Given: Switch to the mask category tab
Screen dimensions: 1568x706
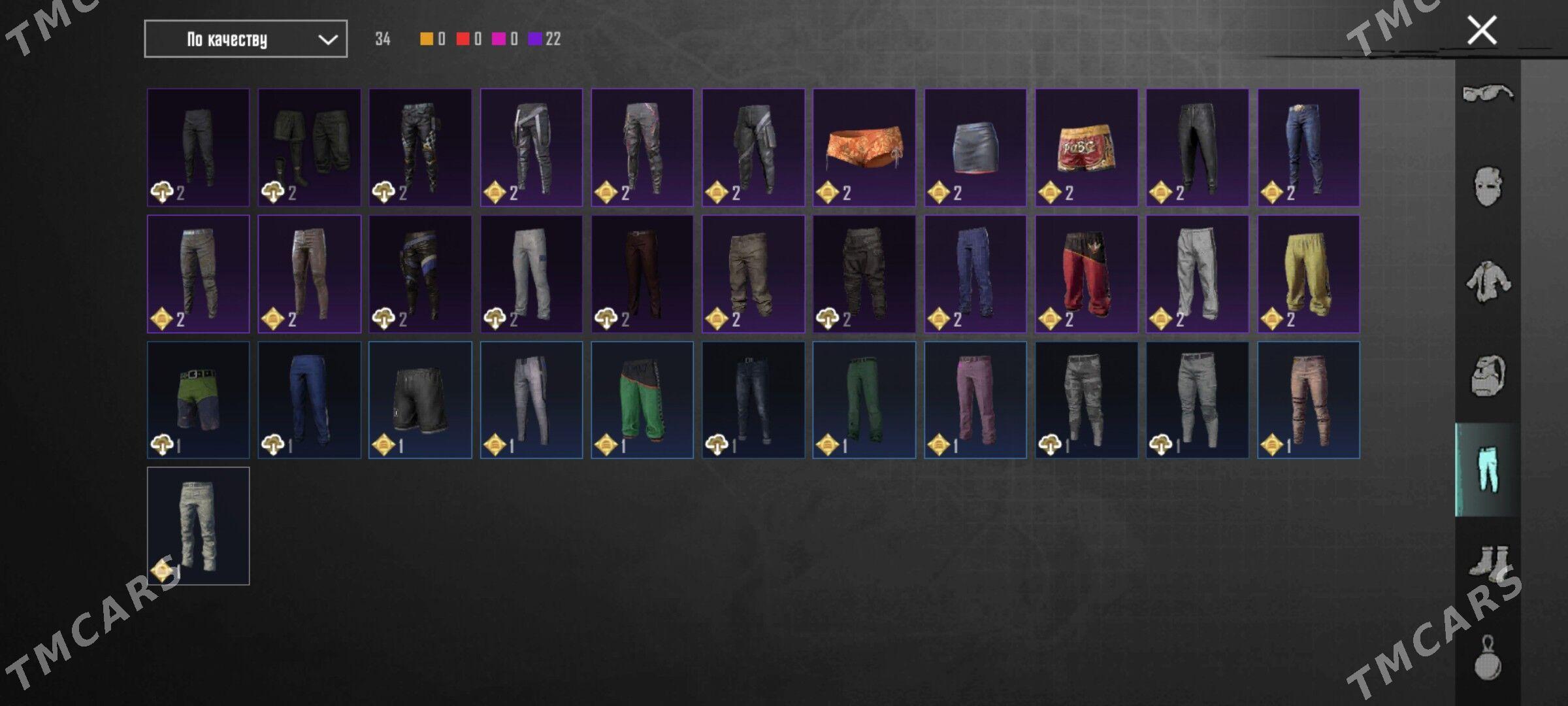Looking at the screenshot, I should (x=1488, y=187).
